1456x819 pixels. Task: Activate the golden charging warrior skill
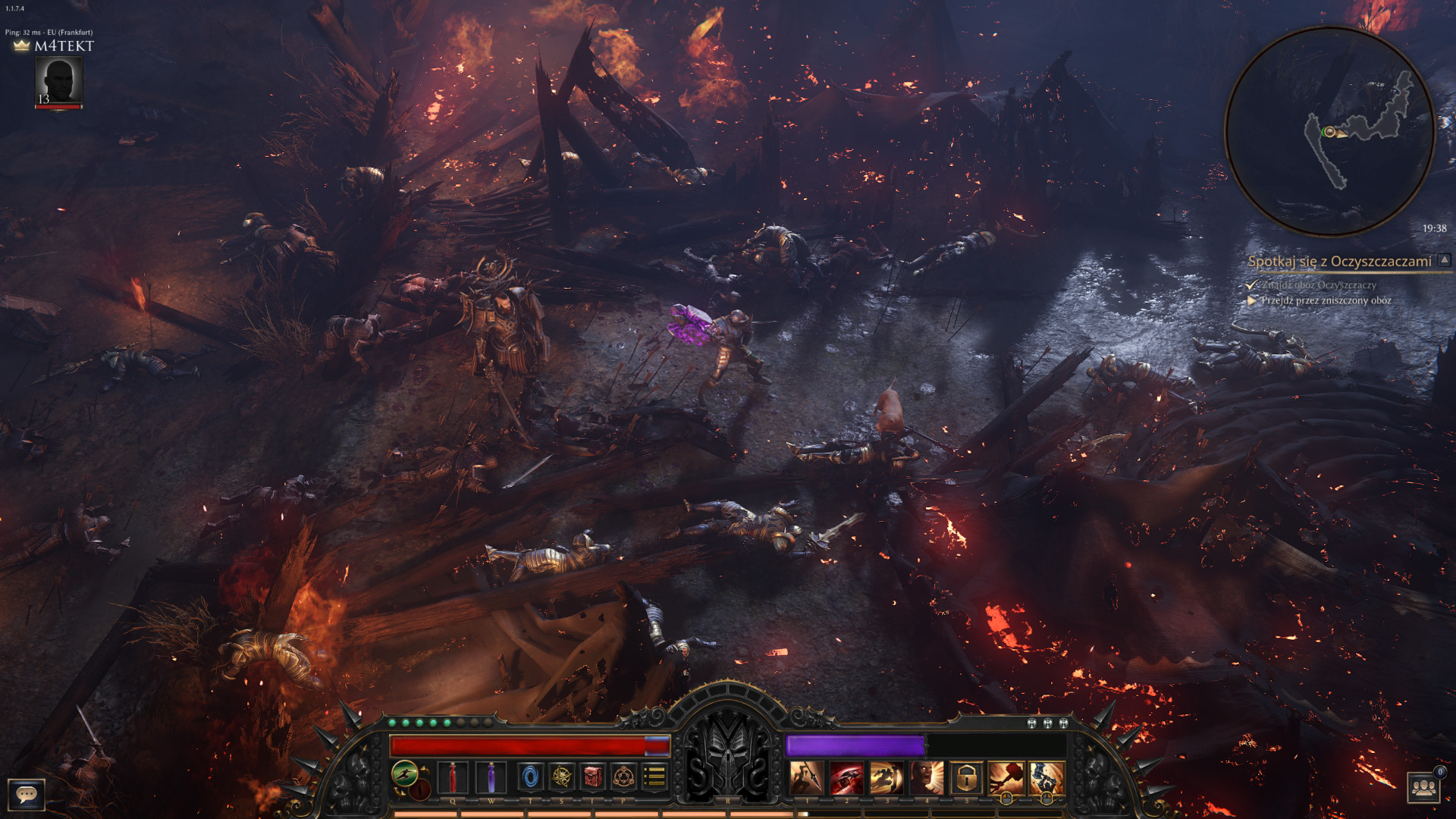[886, 778]
